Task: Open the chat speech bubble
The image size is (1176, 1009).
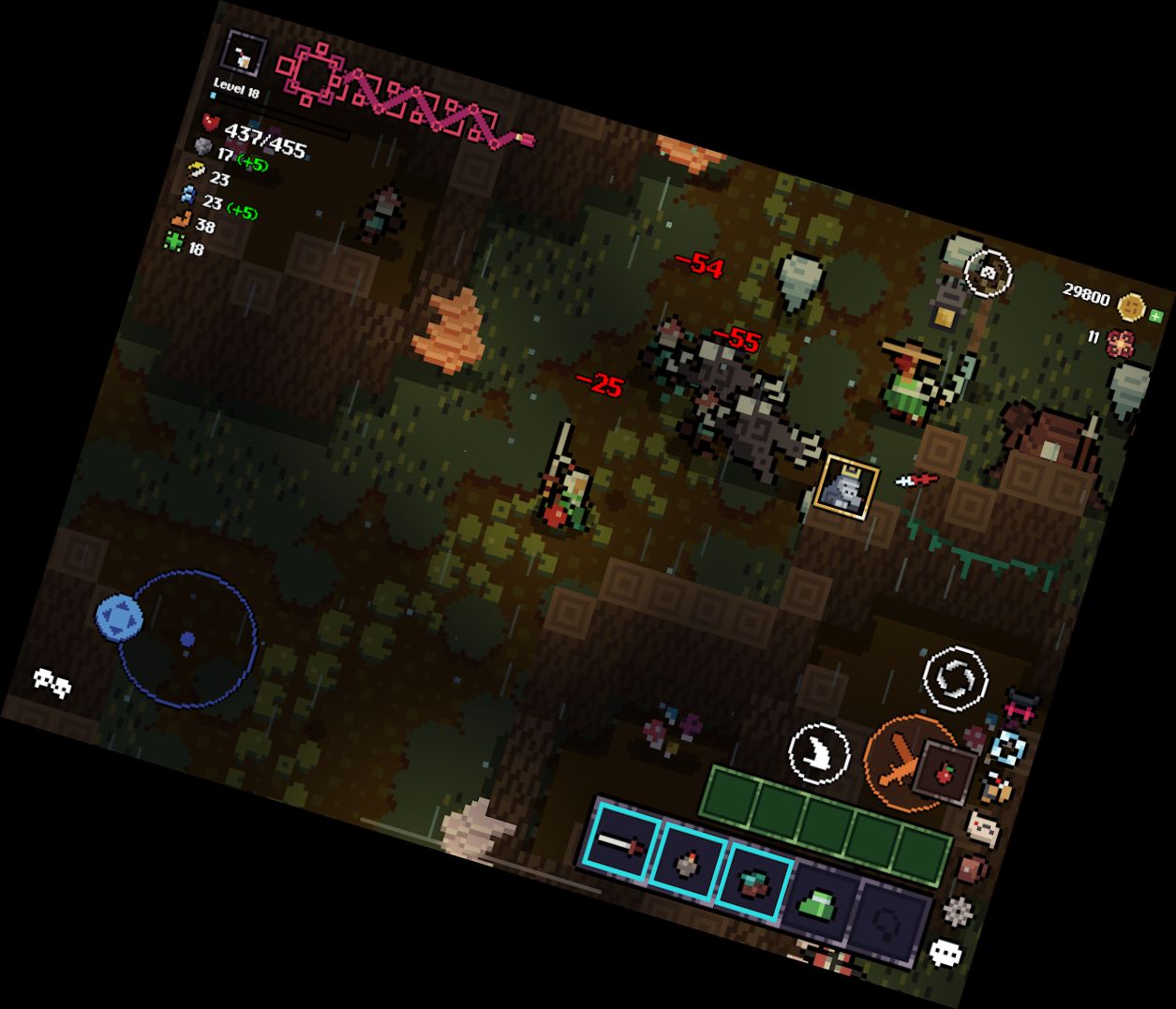Action: [x=945, y=954]
